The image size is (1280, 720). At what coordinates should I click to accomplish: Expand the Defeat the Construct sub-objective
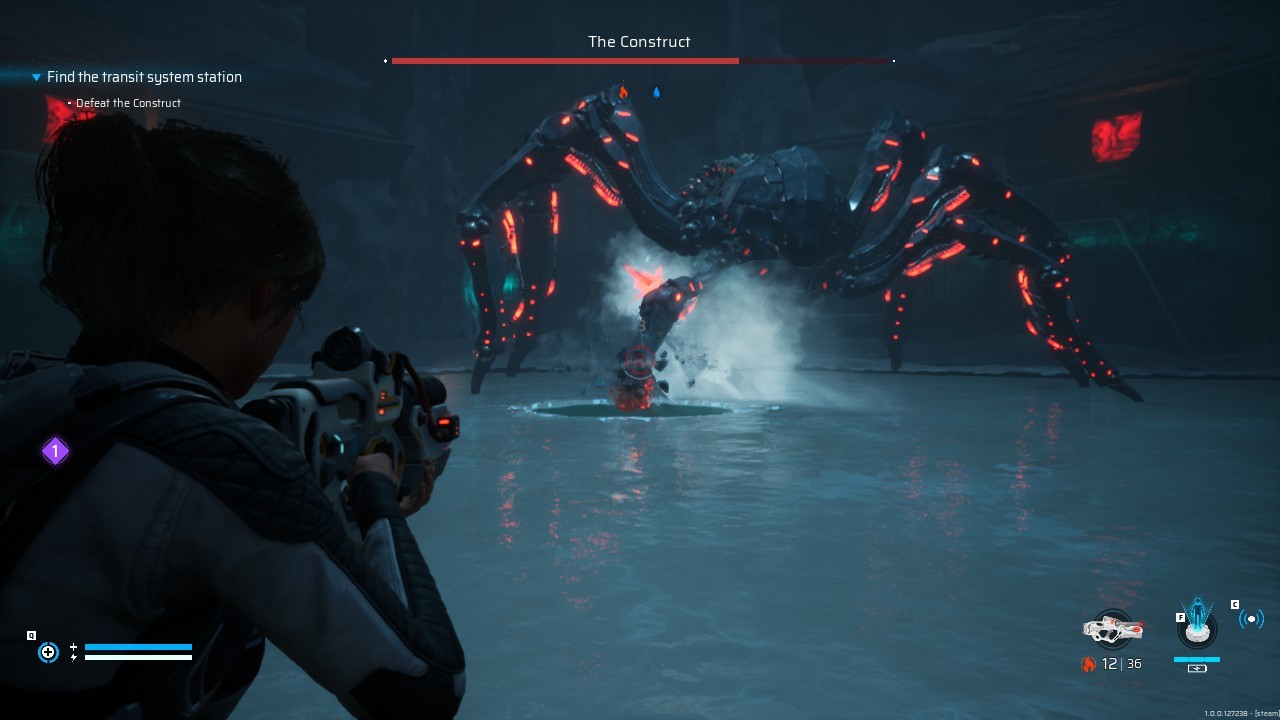69,103
